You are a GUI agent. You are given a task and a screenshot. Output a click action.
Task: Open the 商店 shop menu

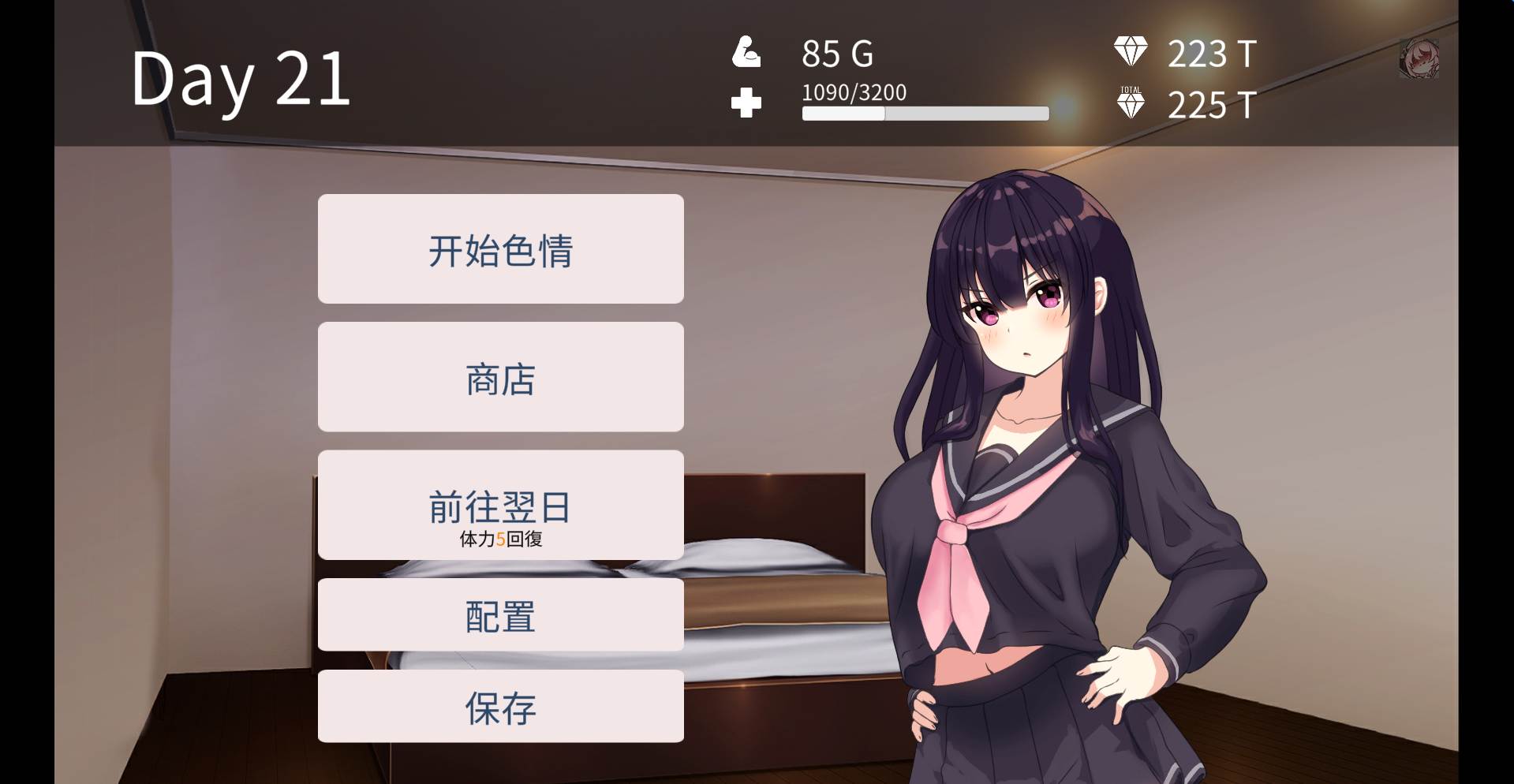click(499, 376)
